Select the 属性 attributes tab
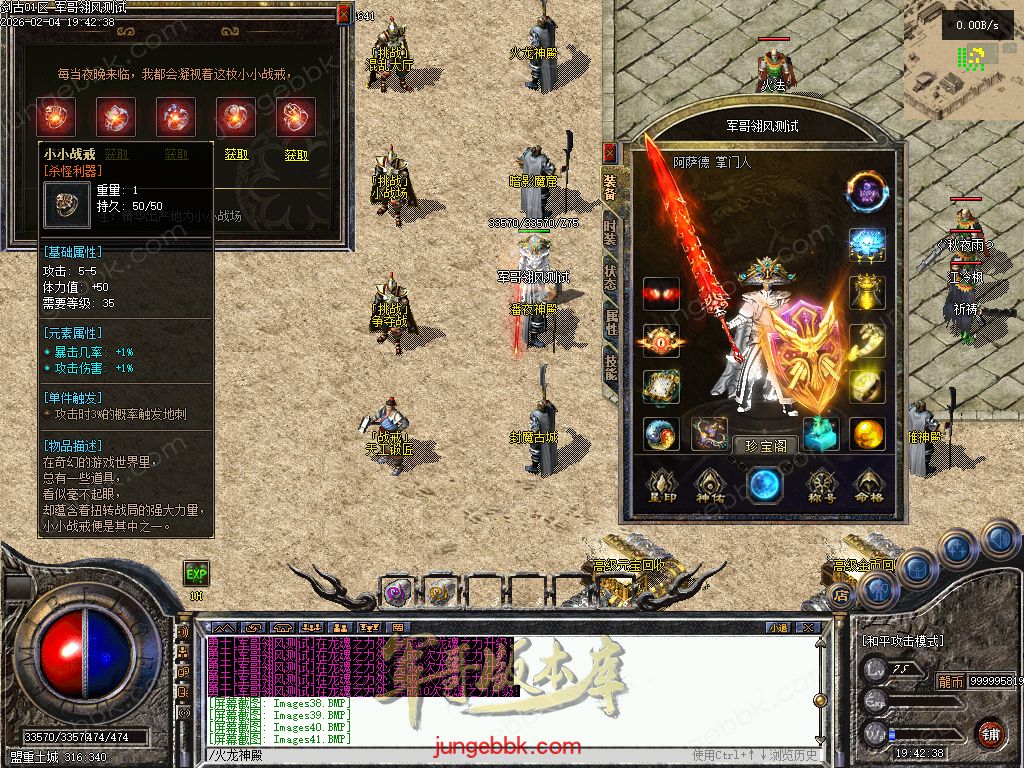Screen dimensions: 1024x768 coord(609,322)
